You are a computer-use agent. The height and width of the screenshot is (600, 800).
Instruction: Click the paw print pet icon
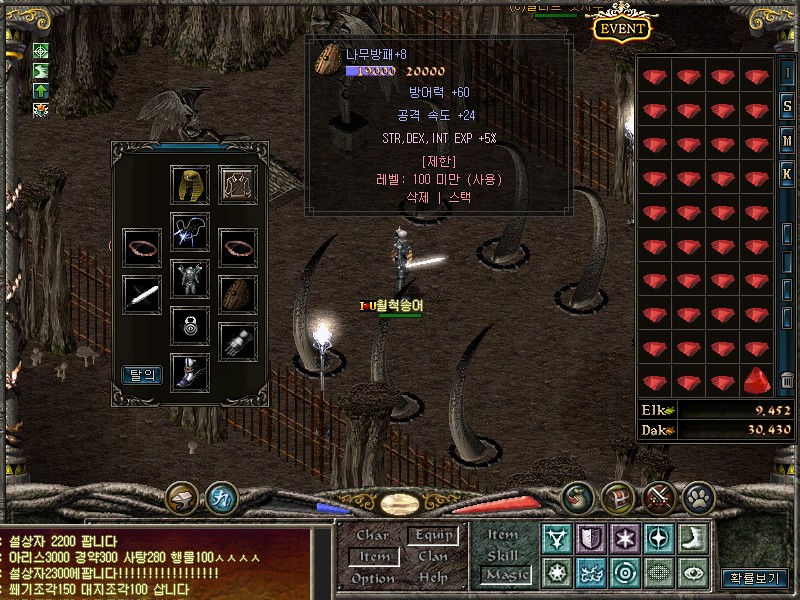coord(697,497)
